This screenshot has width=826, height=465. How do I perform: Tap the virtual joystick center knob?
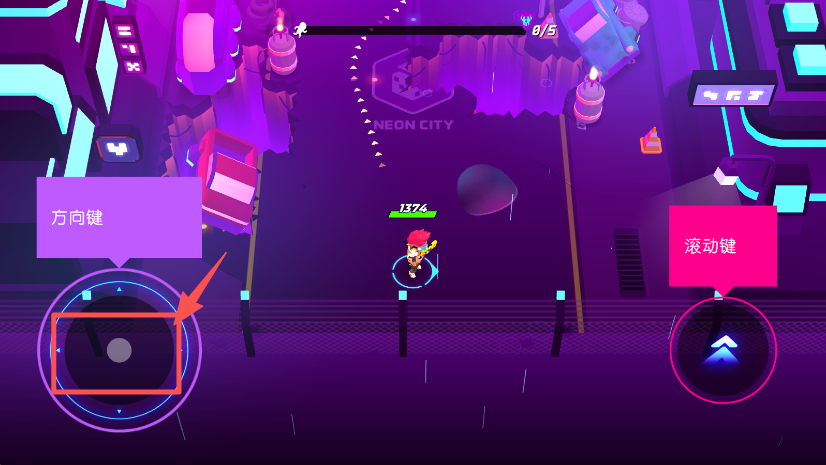119,350
